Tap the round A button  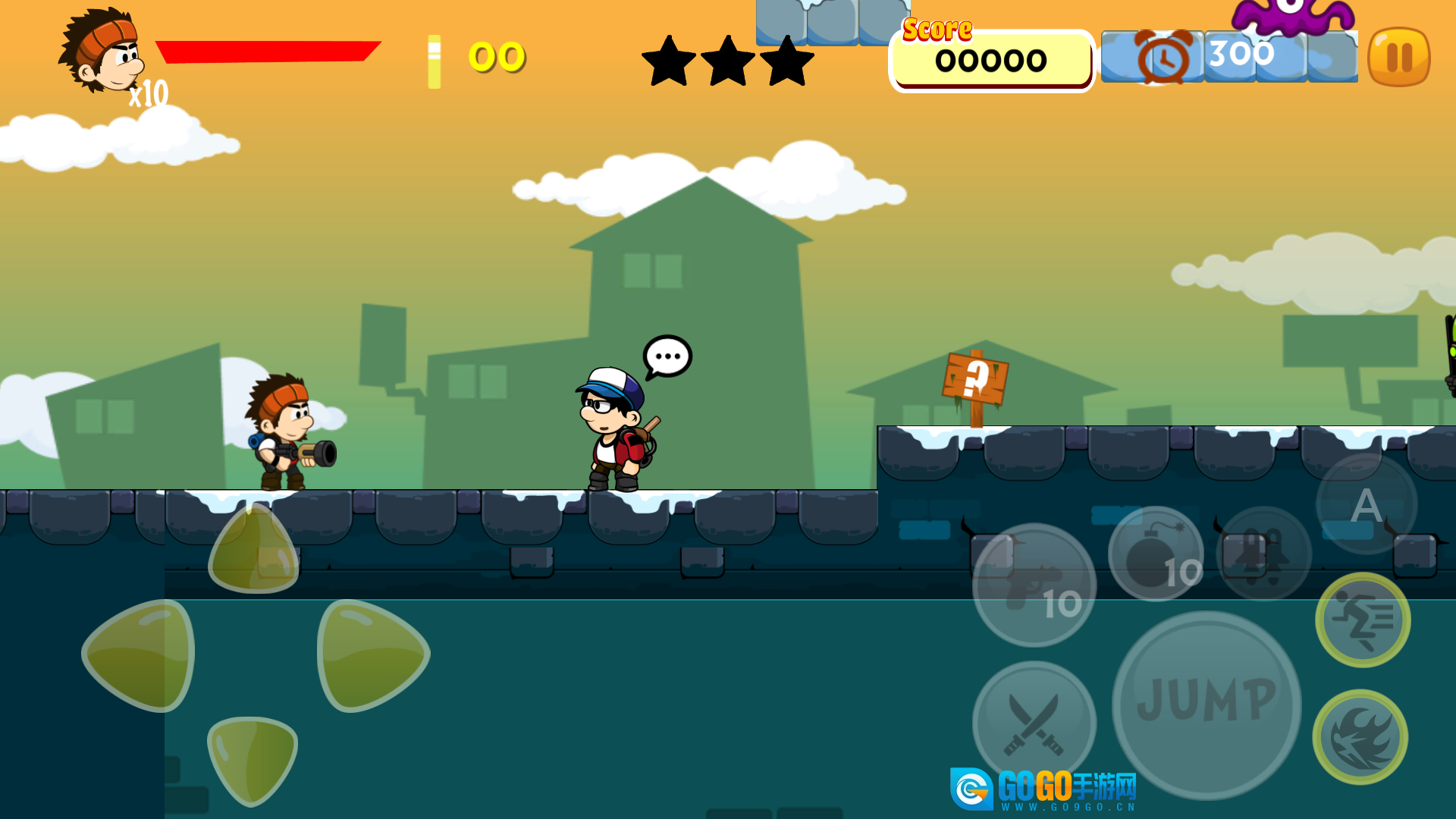coord(1366,504)
